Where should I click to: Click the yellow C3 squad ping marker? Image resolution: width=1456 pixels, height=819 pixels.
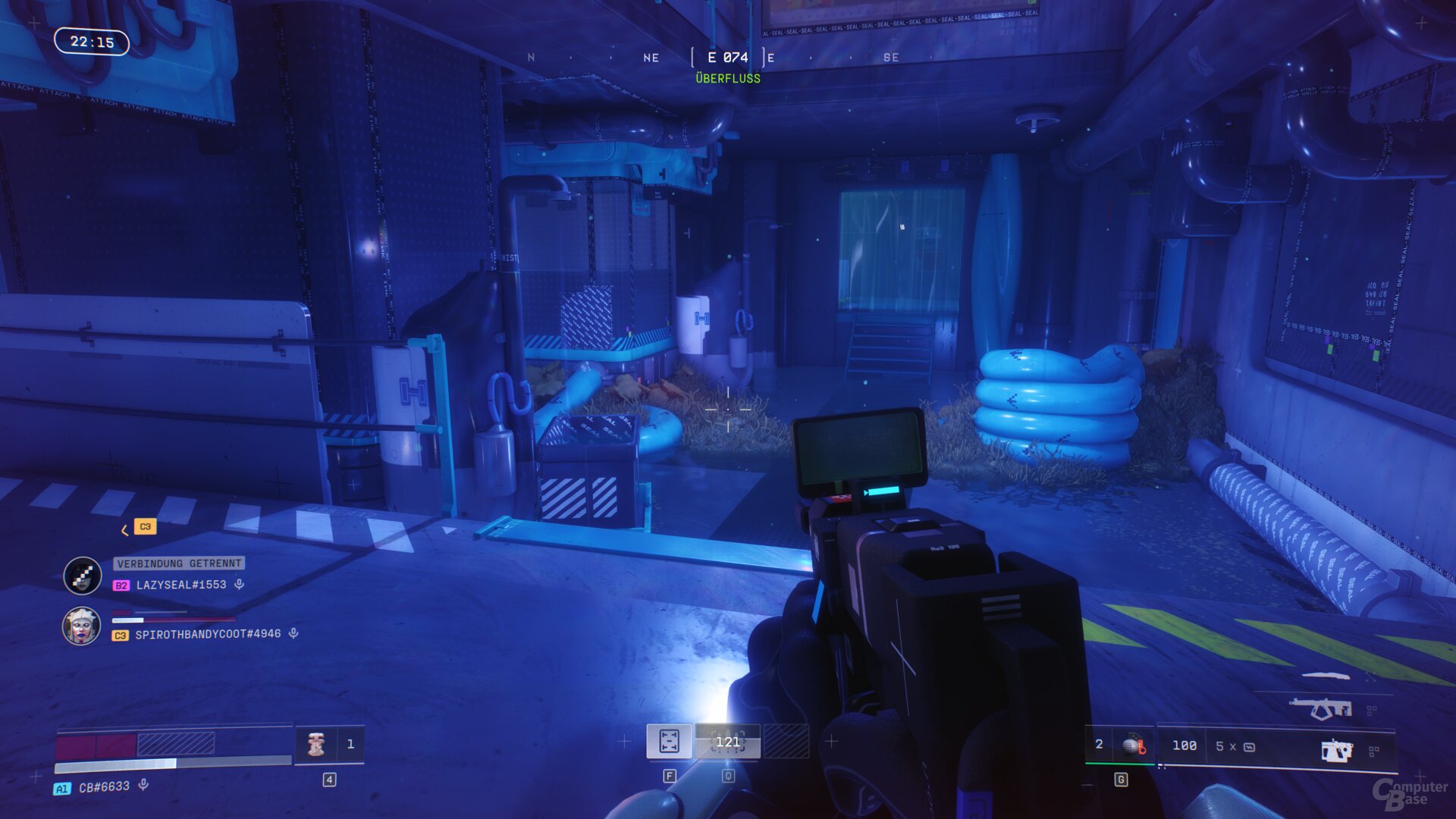tap(145, 526)
